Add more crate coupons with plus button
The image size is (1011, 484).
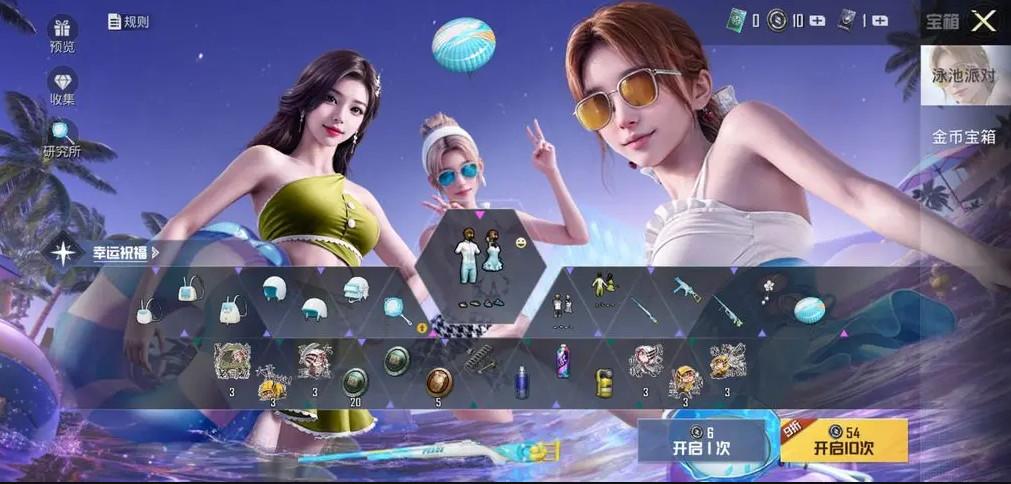[880, 20]
